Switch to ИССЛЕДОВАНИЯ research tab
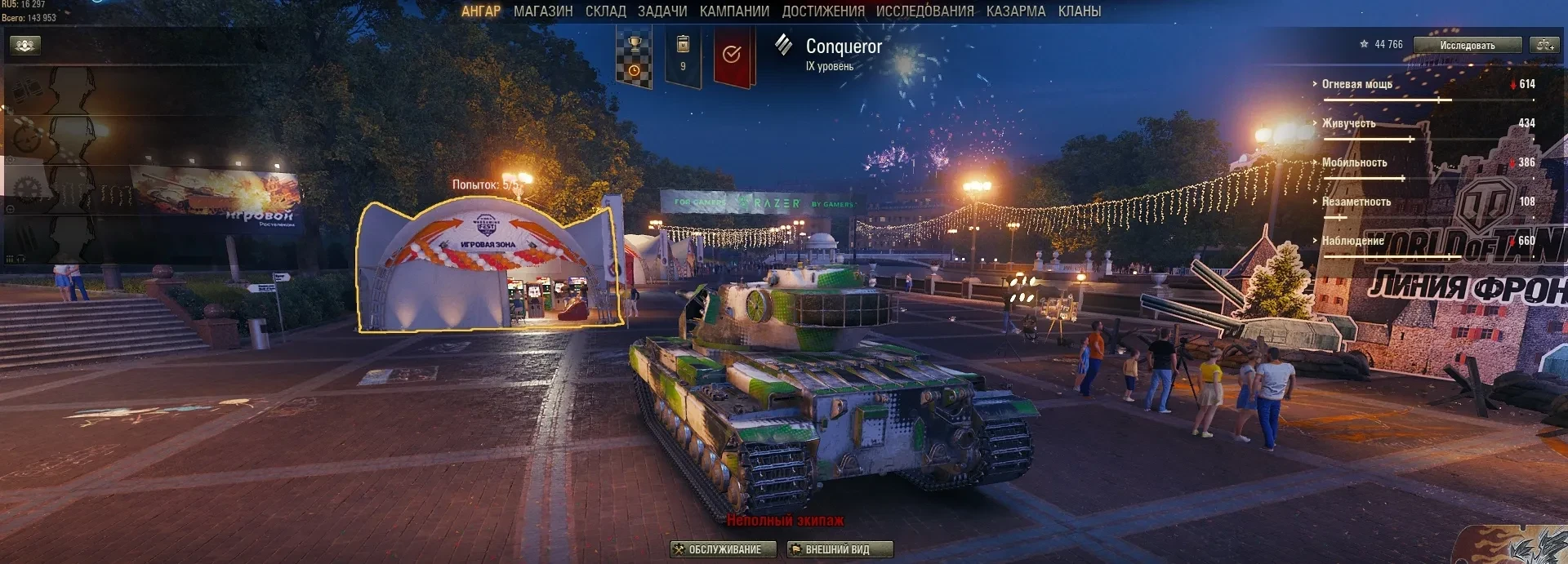The image size is (1568, 564). coord(924,11)
